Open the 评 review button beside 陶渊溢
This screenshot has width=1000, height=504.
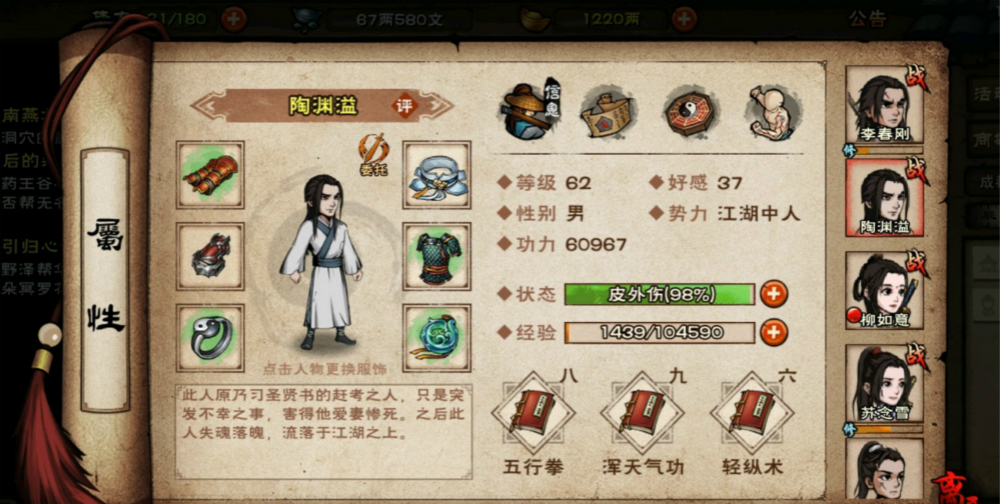pyautogui.click(x=405, y=106)
